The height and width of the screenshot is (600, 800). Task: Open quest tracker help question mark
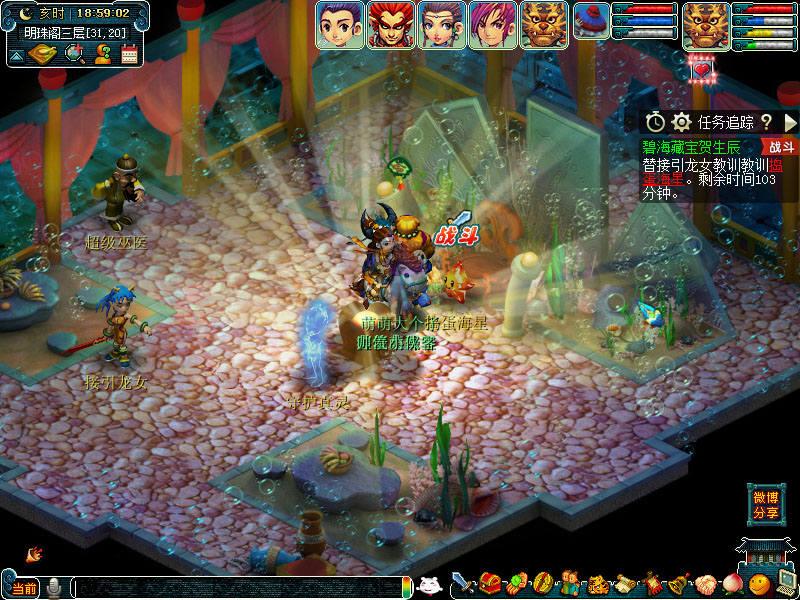tap(766, 122)
